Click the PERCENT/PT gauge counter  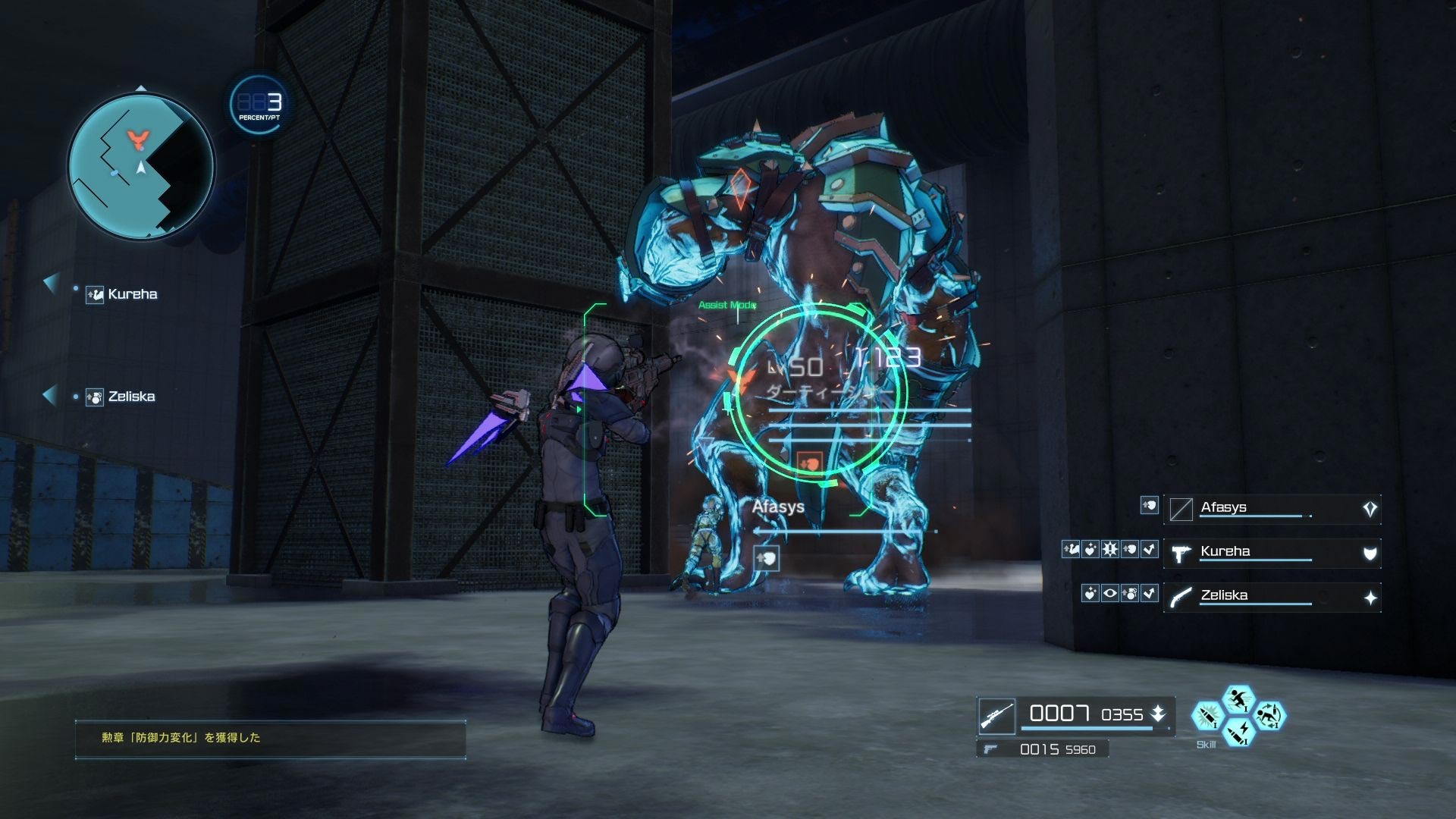pos(259,104)
